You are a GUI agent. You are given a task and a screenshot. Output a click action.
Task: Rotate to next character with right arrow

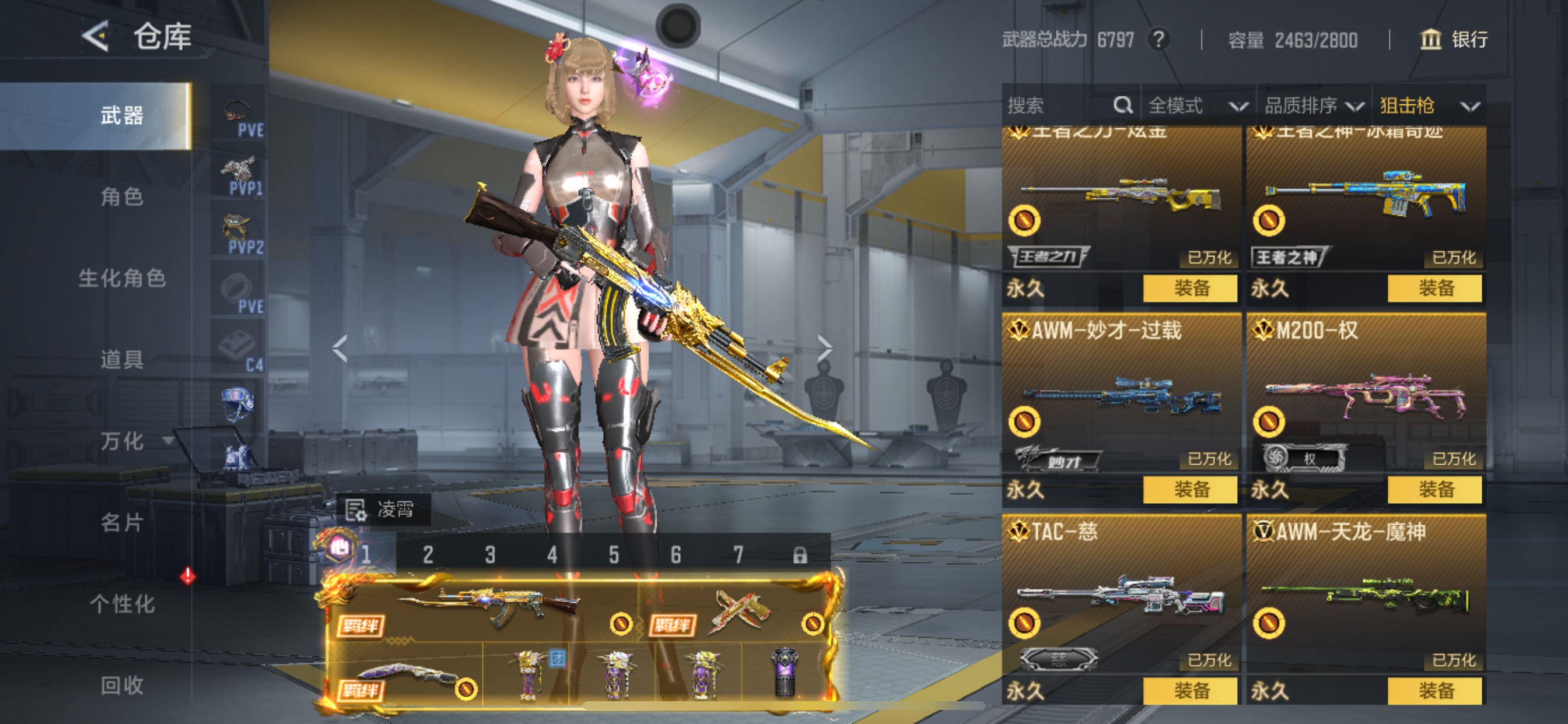pos(825,349)
